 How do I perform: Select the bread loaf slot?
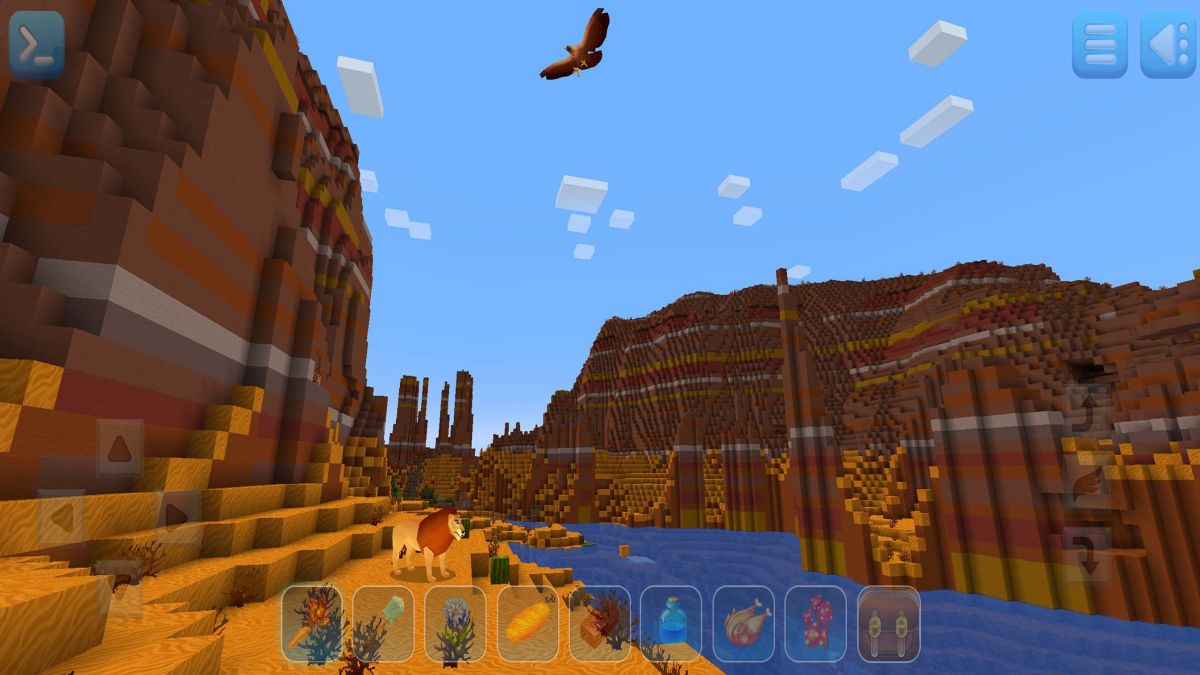point(528,623)
